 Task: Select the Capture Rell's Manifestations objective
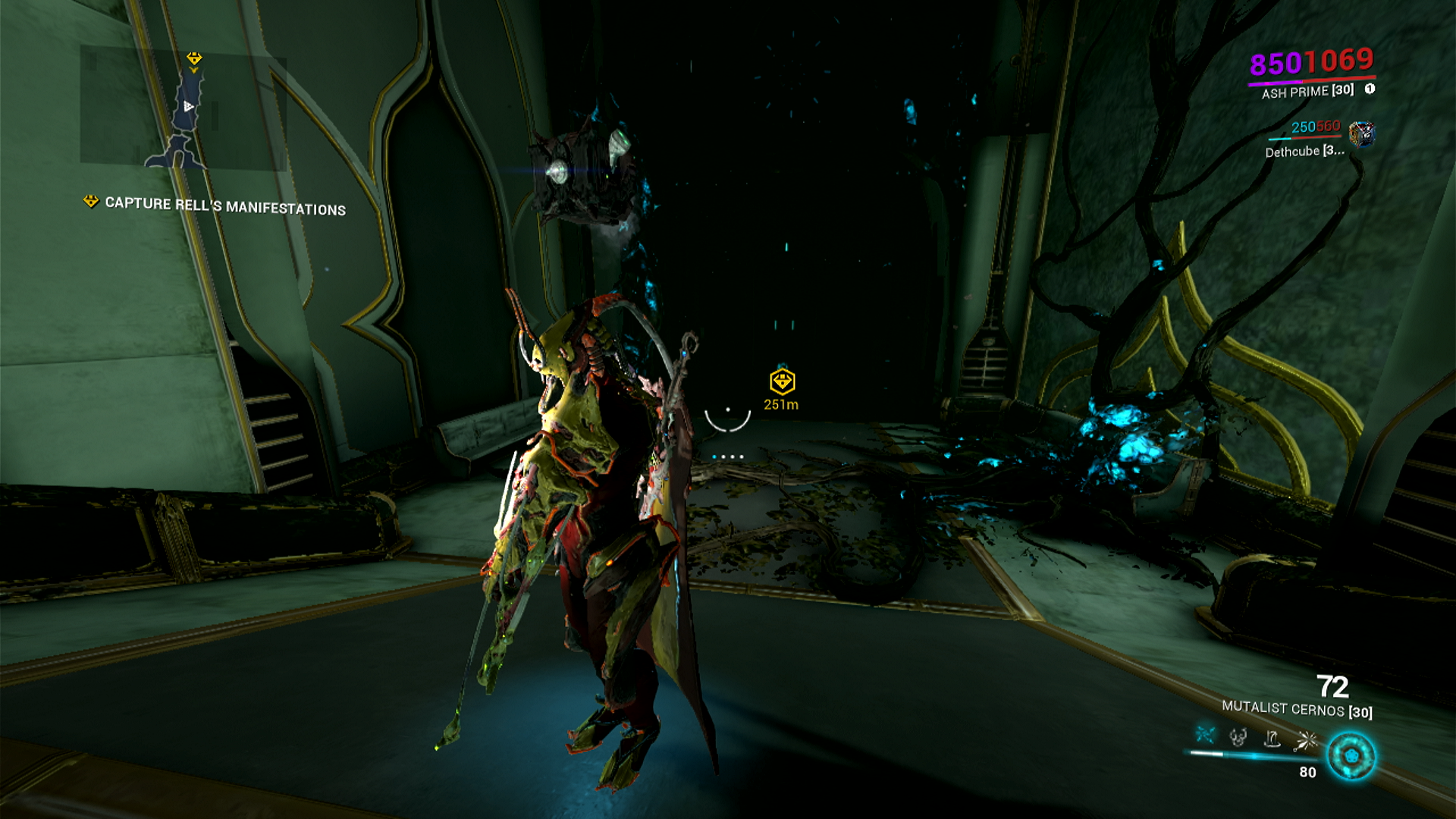point(224,206)
